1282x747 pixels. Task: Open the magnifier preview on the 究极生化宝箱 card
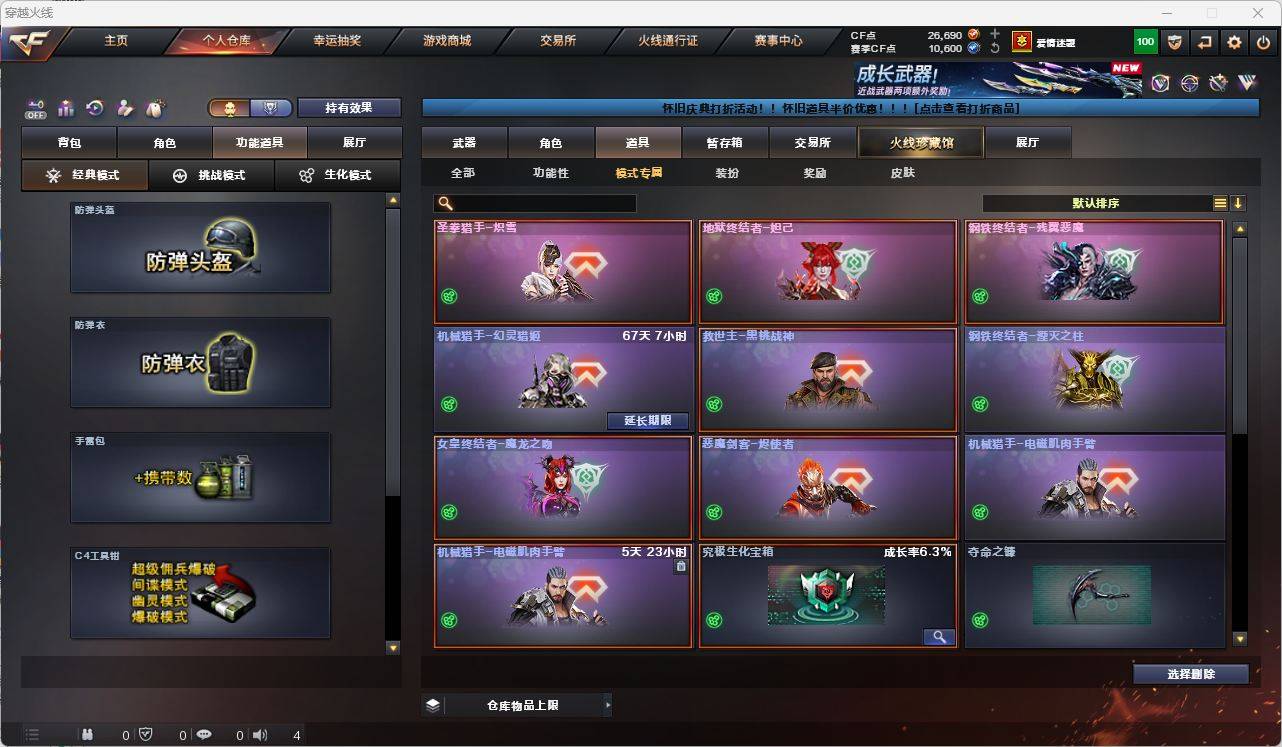pyautogui.click(x=938, y=636)
